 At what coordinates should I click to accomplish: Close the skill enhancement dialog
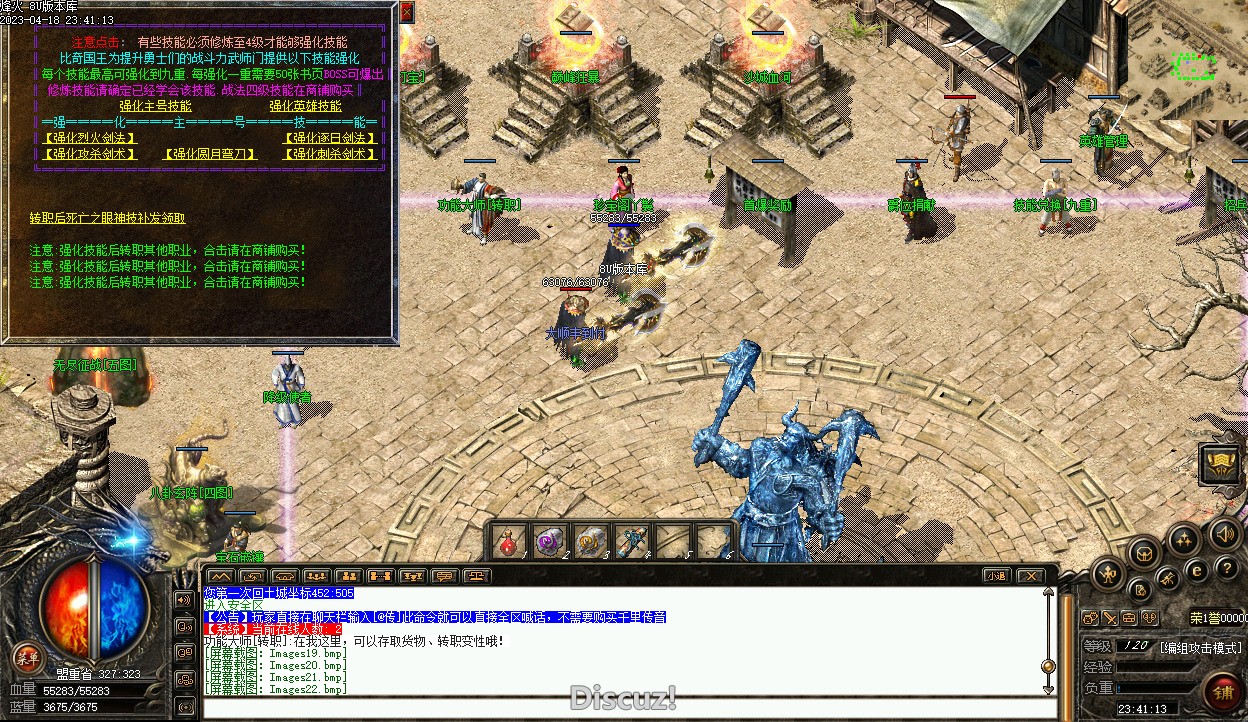tap(407, 12)
